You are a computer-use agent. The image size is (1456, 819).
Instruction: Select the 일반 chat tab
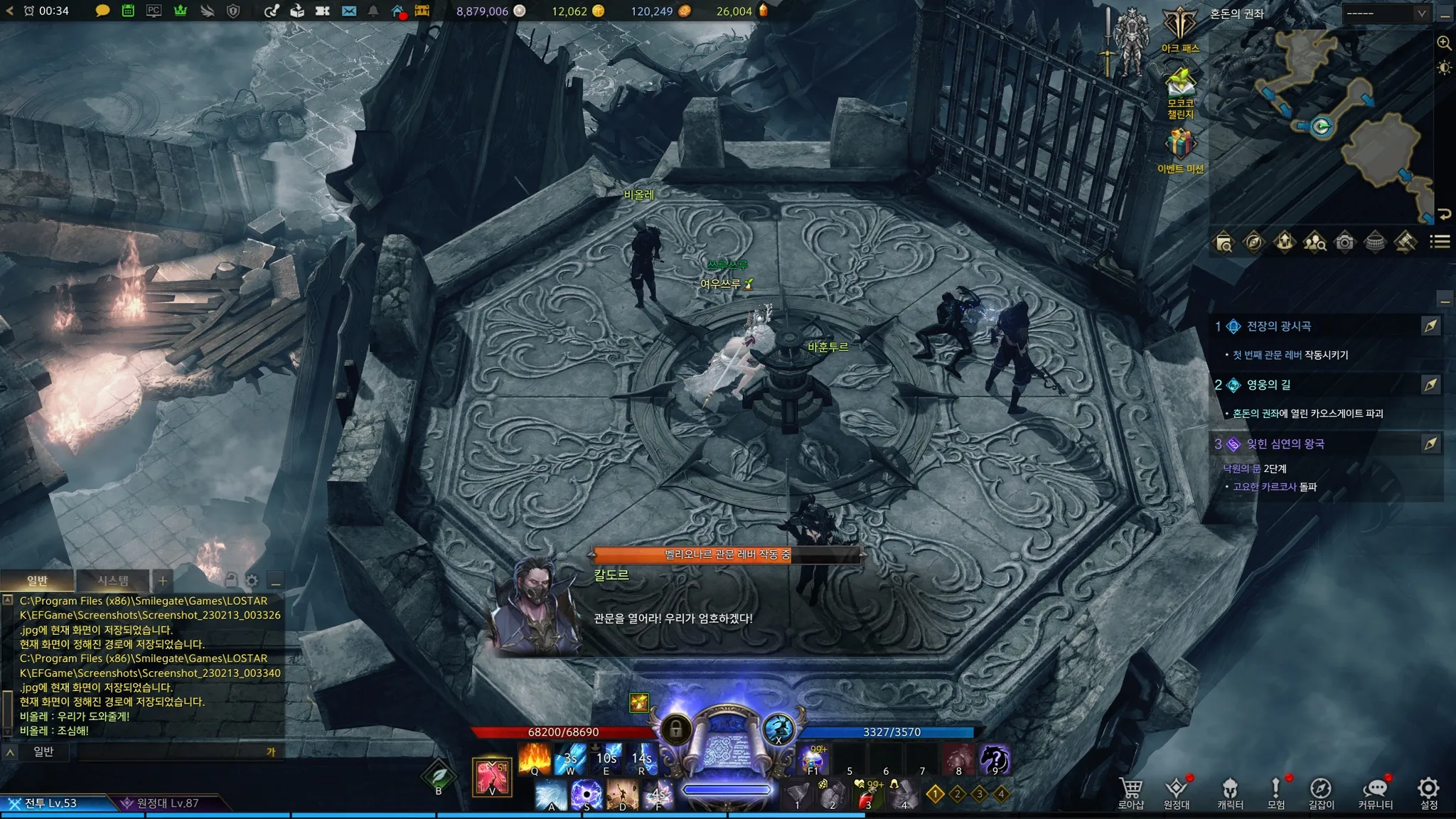(x=37, y=581)
